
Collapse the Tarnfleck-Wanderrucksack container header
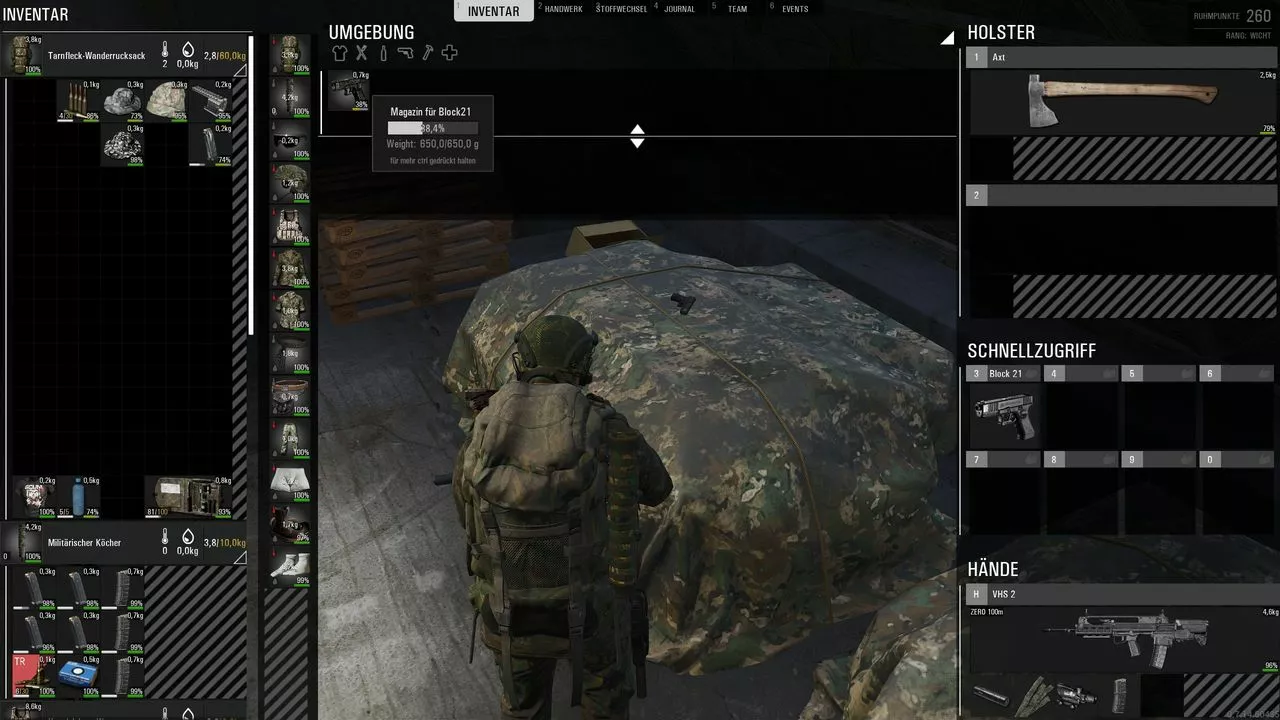(97, 56)
